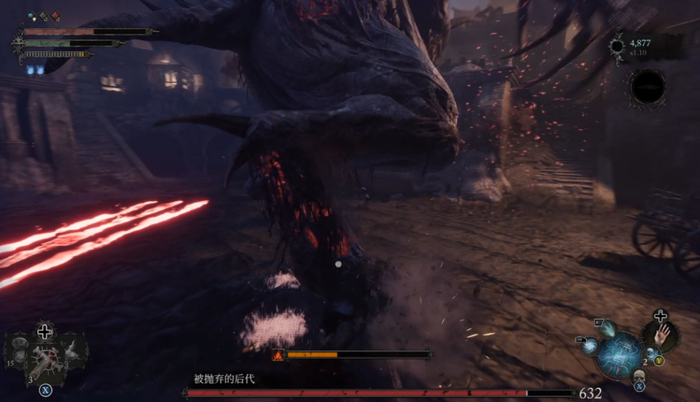Select the right quick slot beside the weapon
Image resolution: width=700 pixels, height=402 pixels.
click(72, 351)
